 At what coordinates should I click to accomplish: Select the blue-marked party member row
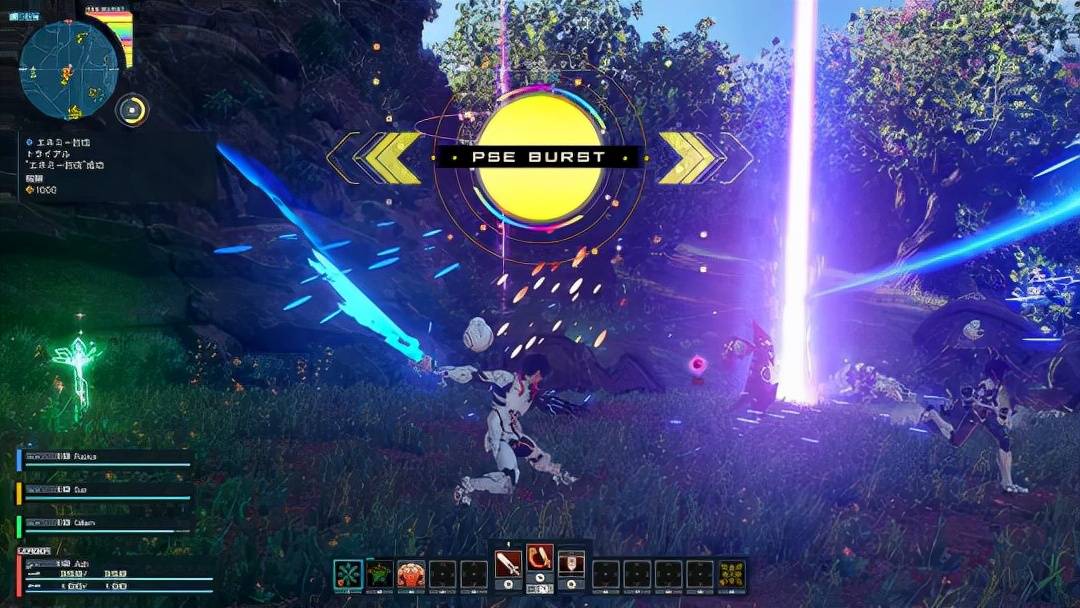coord(105,459)
